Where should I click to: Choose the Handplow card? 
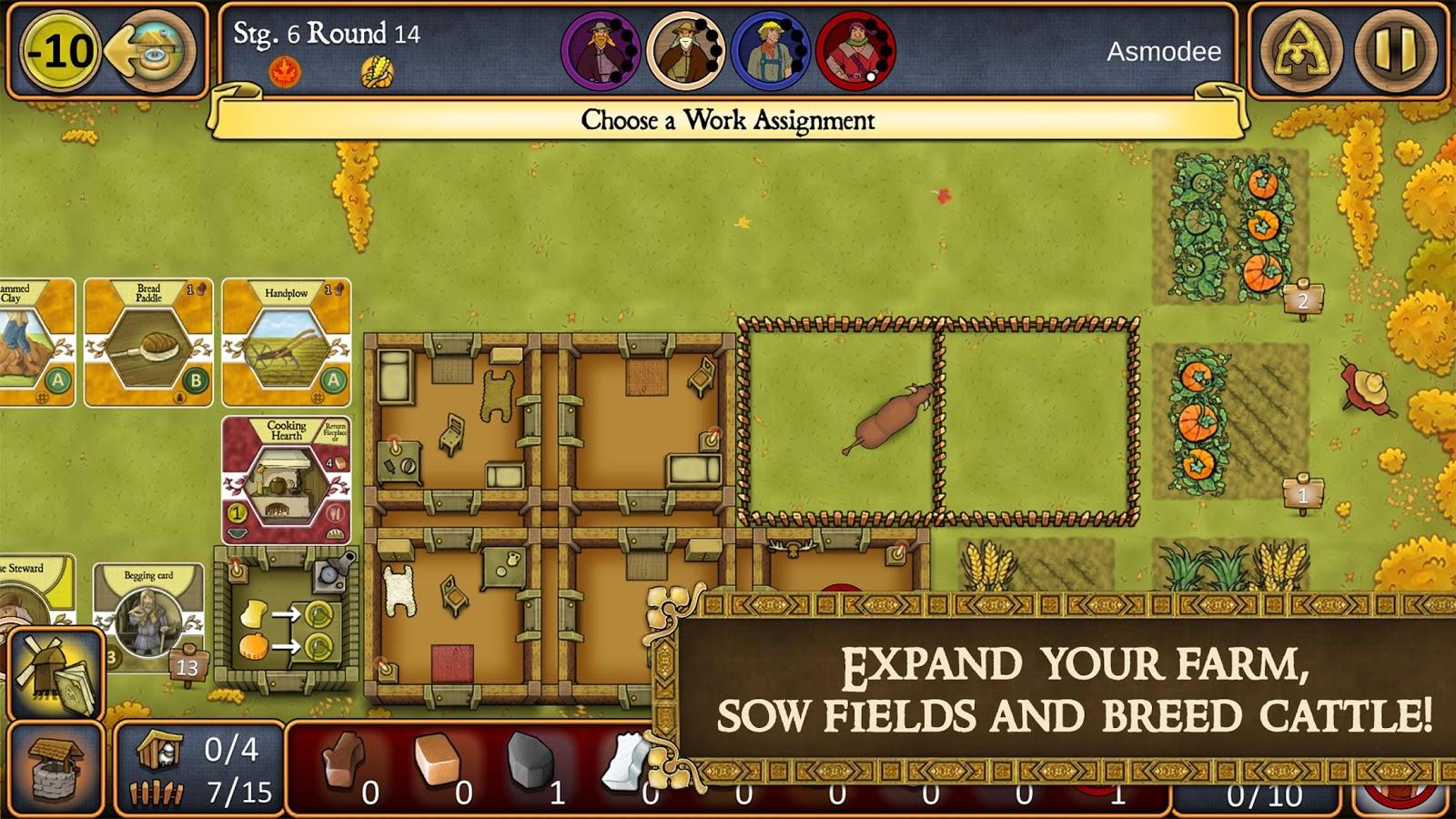tap(287, 341)
